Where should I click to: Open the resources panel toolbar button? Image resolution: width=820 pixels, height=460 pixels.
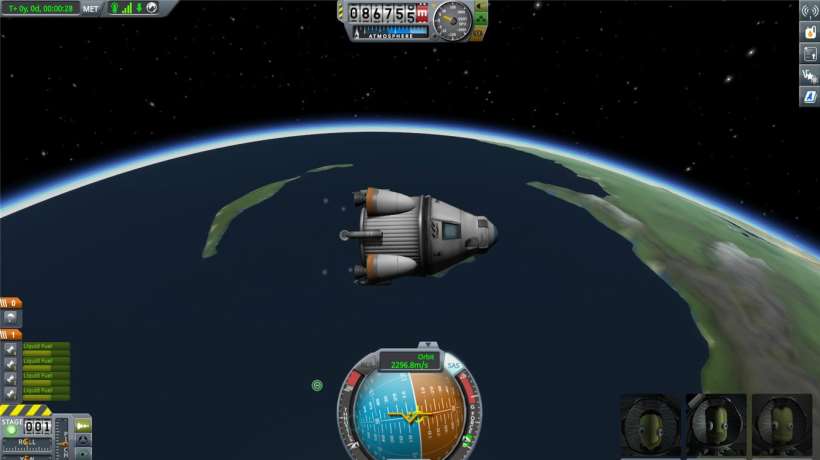click(809, 54)
